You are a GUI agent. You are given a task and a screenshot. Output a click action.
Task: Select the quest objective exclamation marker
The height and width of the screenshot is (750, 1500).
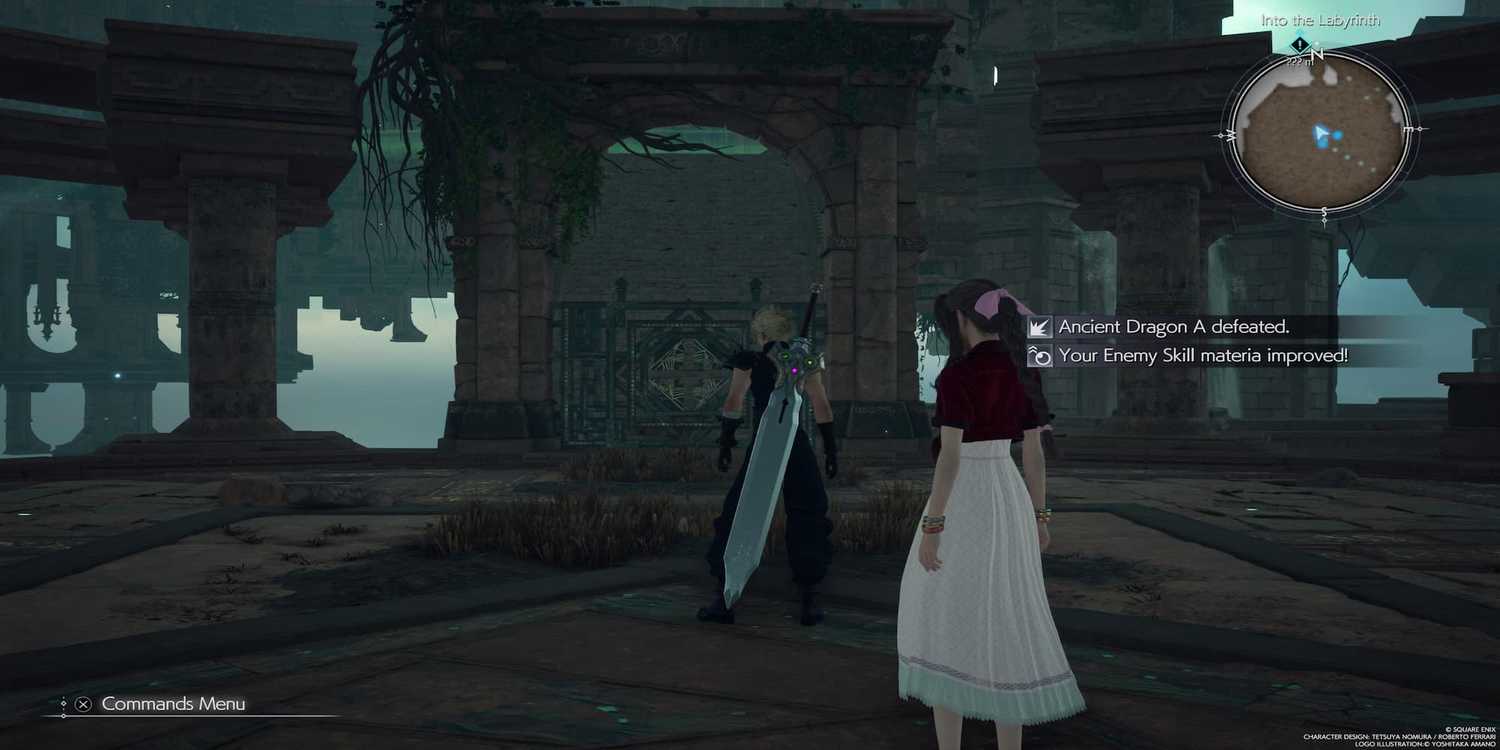(1298, 46)
